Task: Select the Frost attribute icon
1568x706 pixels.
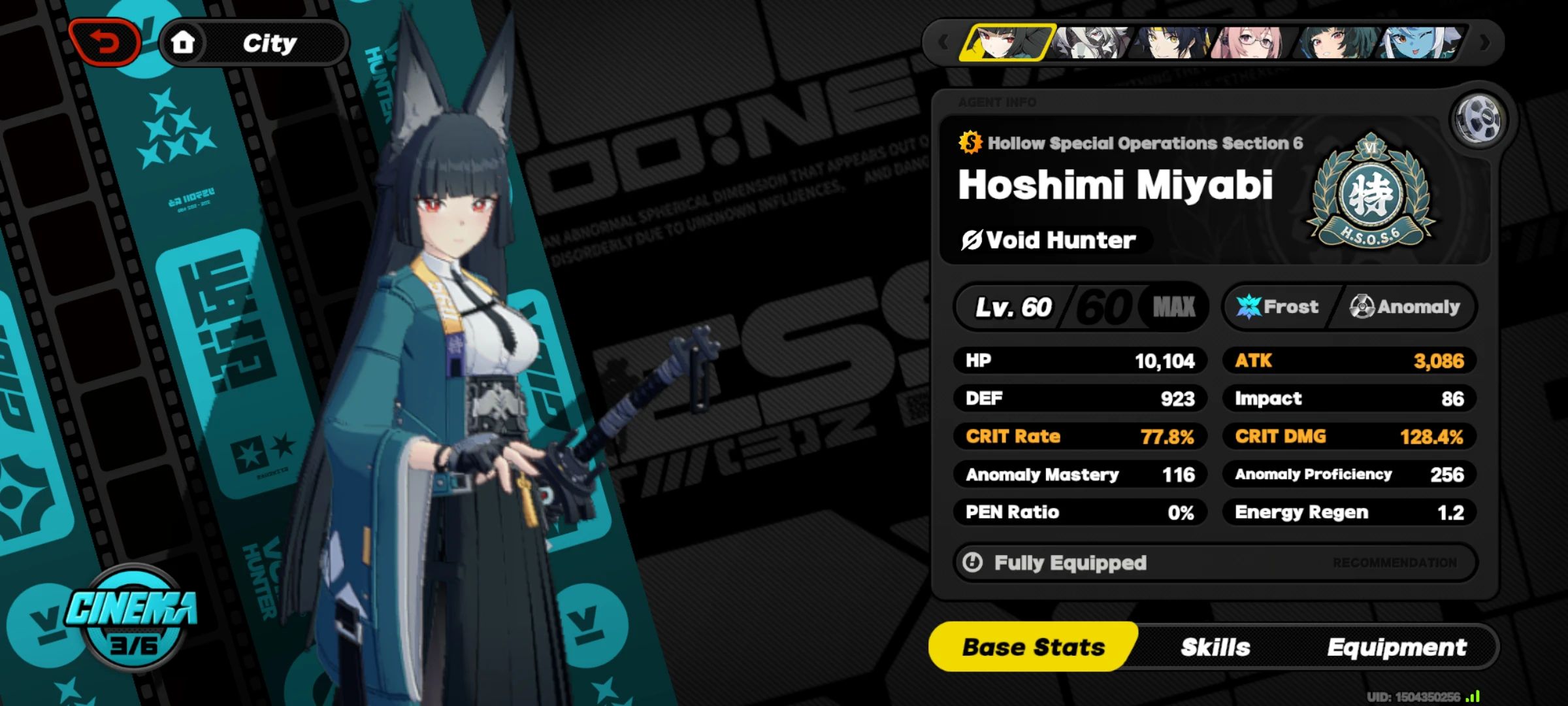Action: coord(1248,307)
